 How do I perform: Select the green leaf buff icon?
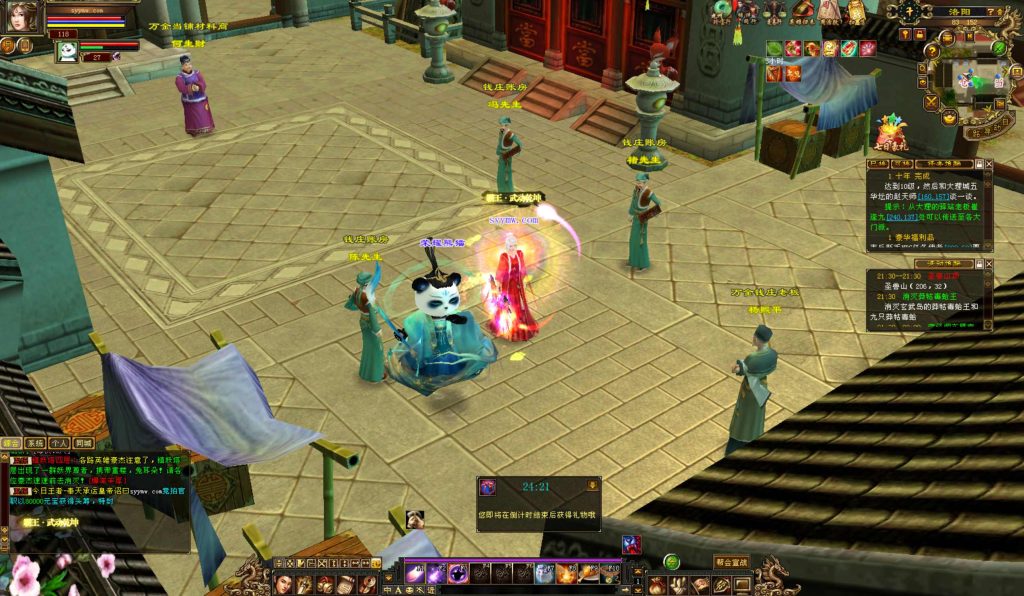pyautogui.click(x=774, y=48)
